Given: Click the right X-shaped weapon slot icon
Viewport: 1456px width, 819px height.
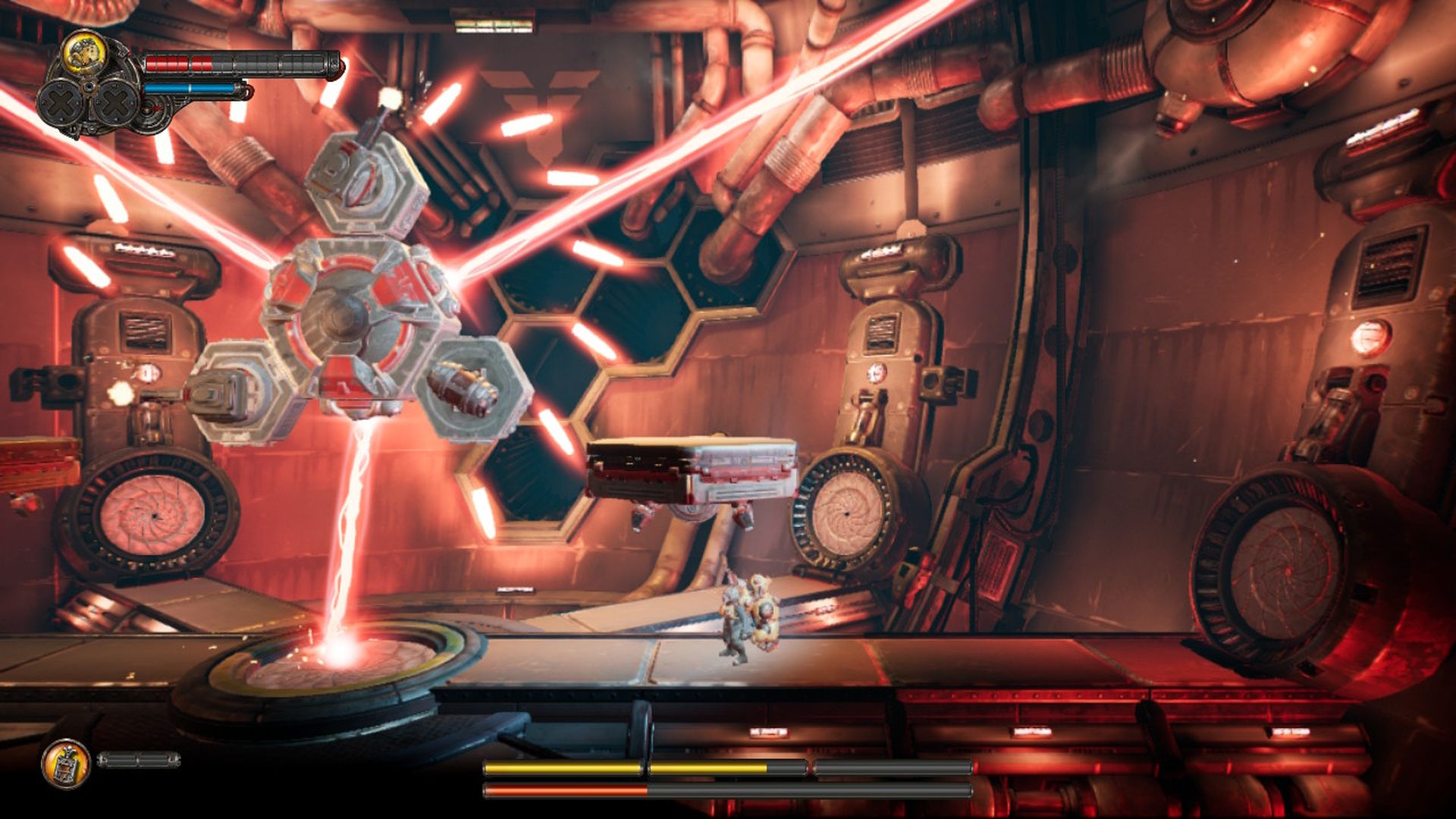Looking at the screenshot, I should tap(115, 102).
